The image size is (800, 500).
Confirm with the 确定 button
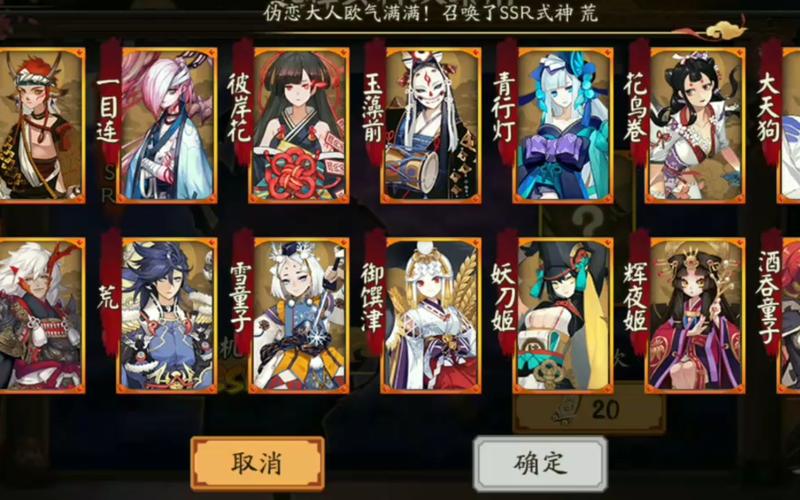[540, 463]
